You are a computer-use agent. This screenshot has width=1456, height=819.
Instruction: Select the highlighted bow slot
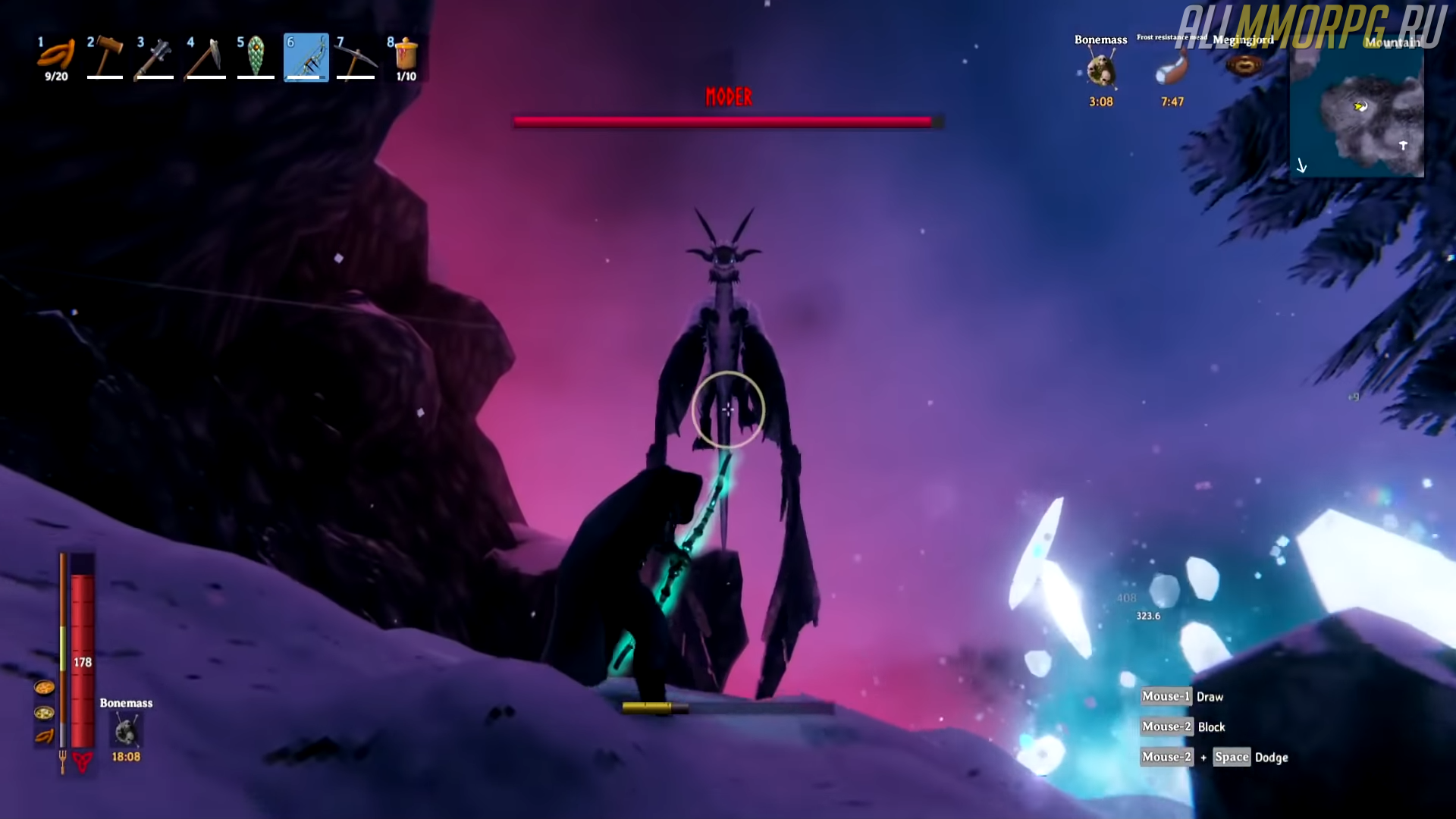tap(306, 57)
